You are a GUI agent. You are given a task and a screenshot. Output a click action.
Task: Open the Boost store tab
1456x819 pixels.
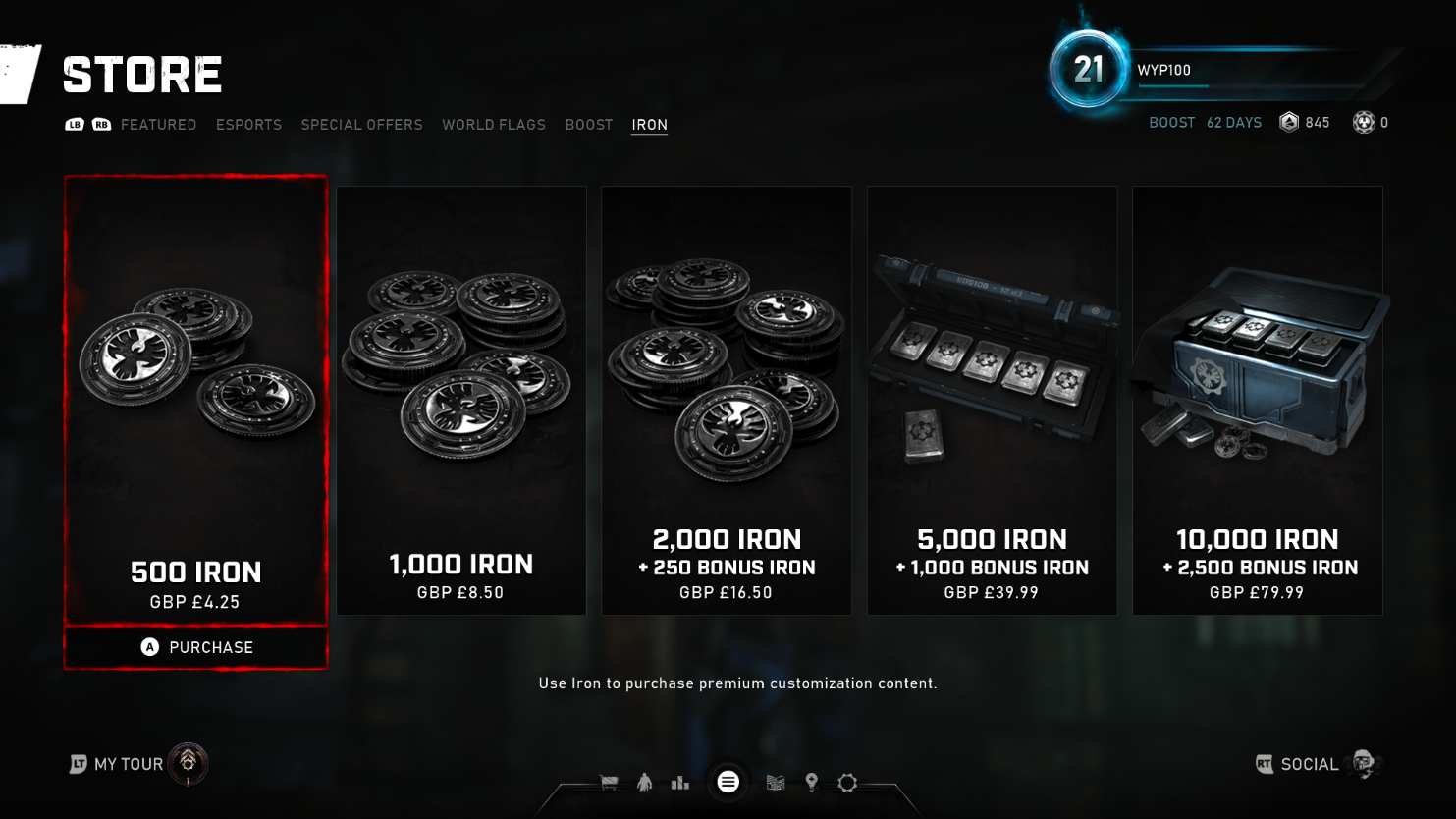(588, 125)
